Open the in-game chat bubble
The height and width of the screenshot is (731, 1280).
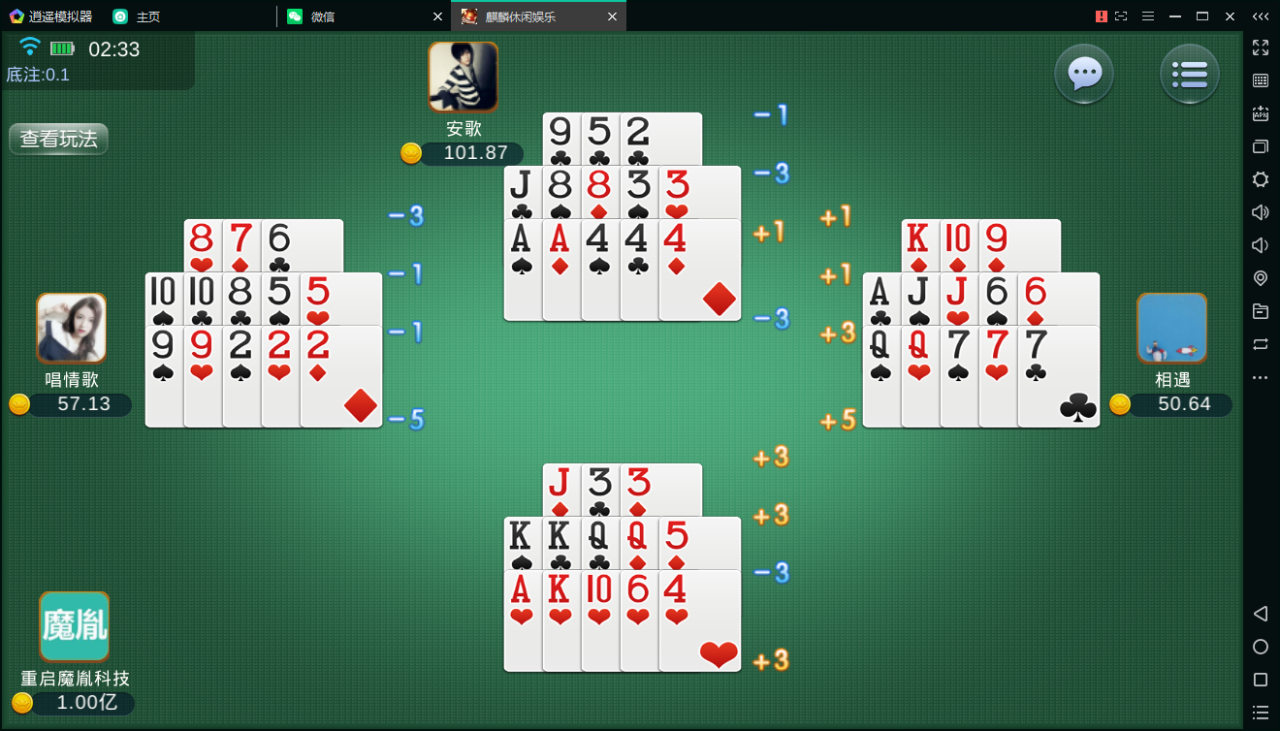point(1084,74)
